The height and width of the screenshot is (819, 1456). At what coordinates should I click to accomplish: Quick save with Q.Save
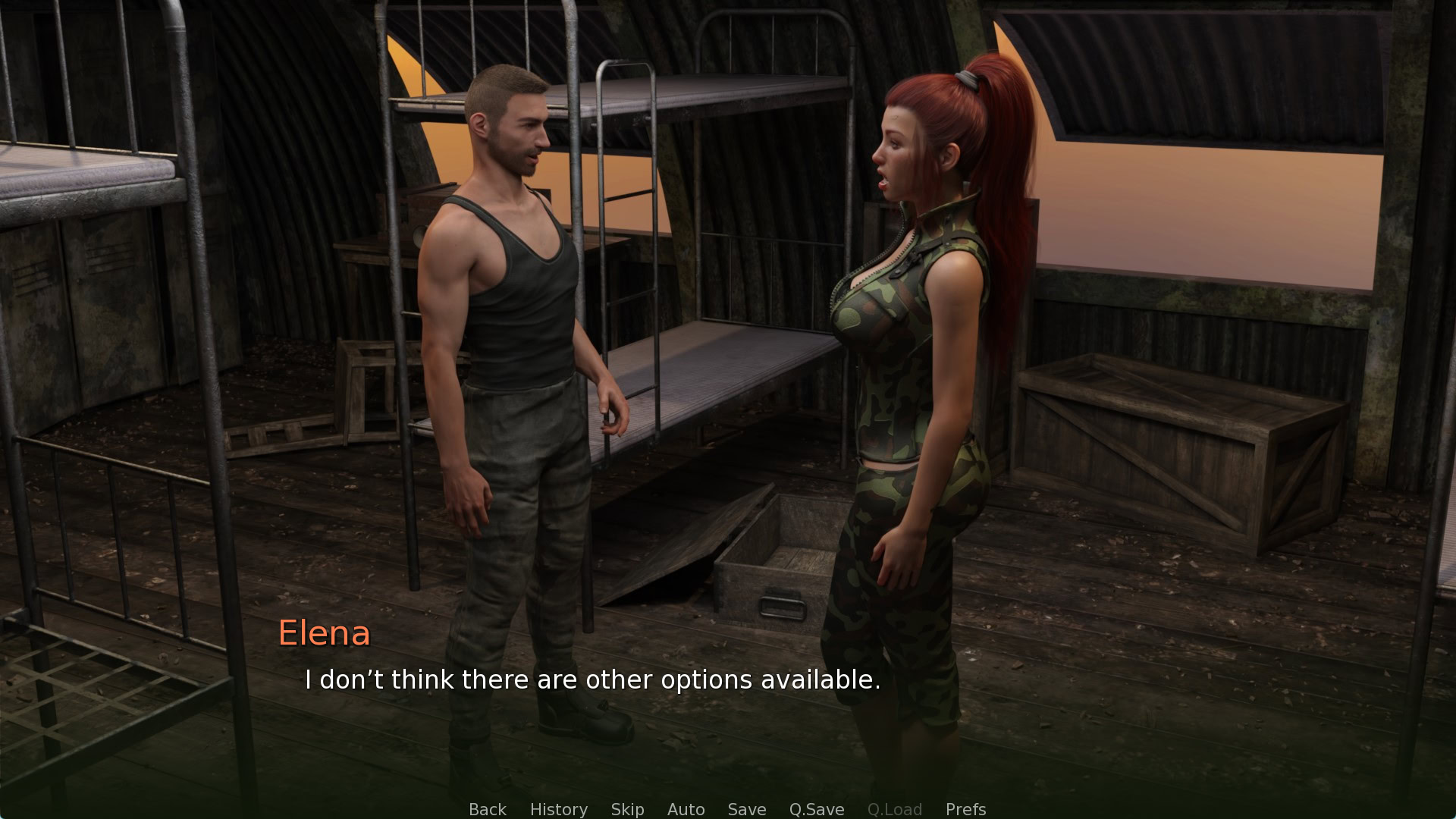(x=816, y=809)
